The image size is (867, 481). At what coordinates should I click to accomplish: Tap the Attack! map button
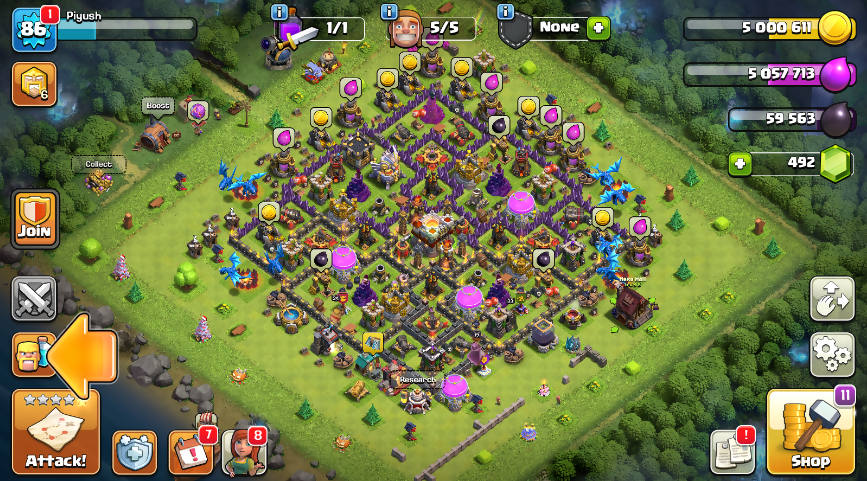click(x=56, y=431)
